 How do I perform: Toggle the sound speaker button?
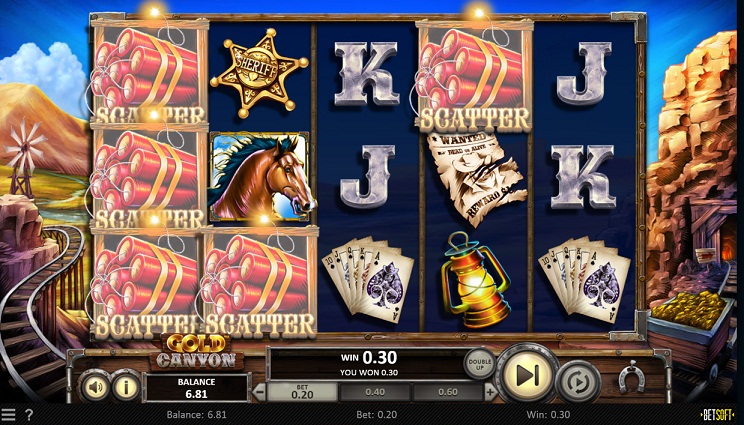[96, 385]
